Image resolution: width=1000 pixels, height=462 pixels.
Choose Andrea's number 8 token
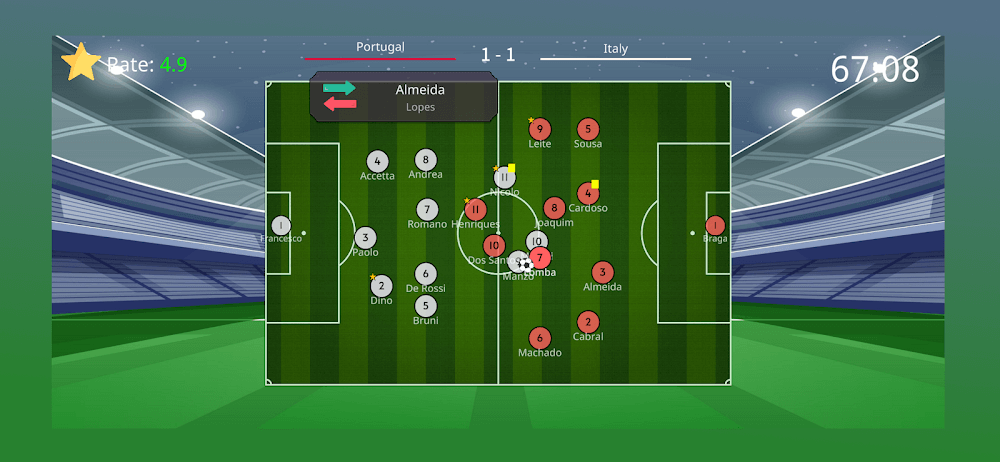click(426, 160)
